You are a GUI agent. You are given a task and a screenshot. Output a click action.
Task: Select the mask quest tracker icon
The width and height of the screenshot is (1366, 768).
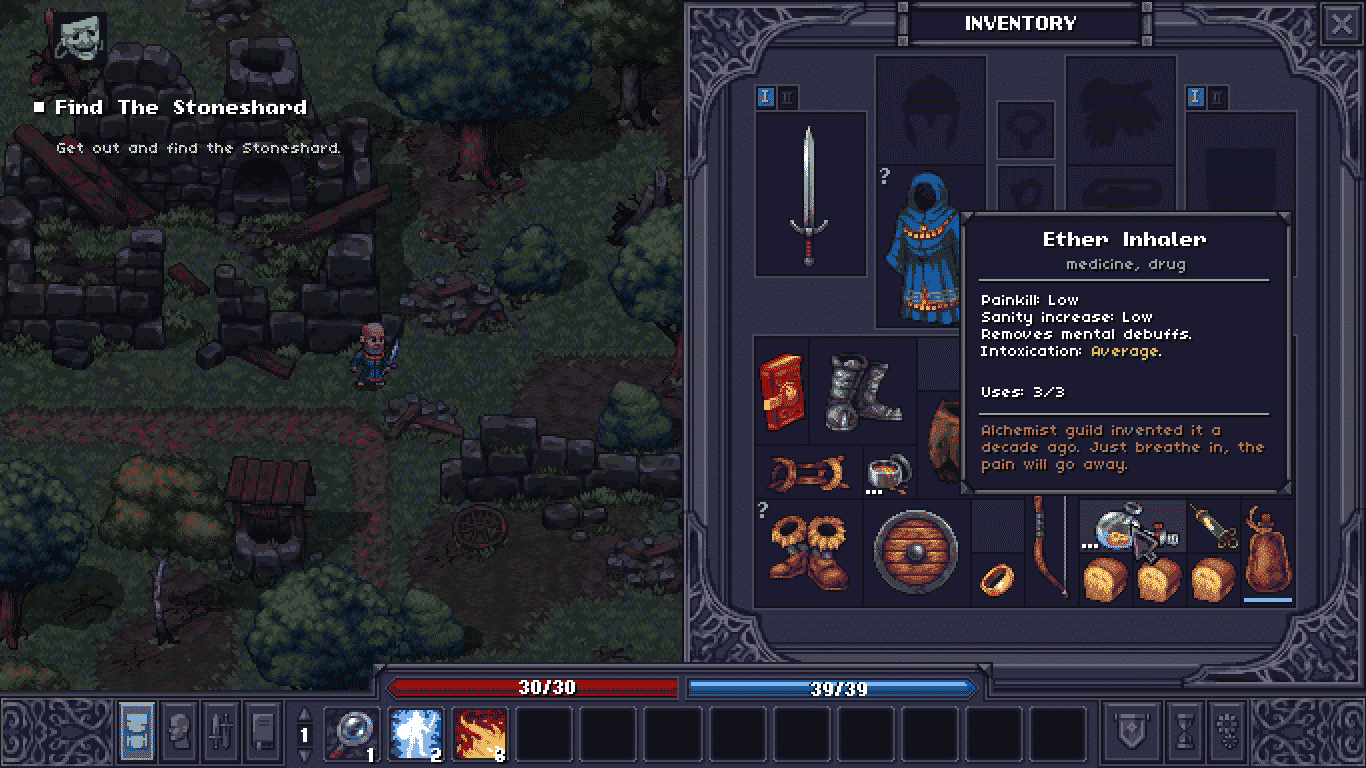[x=79, y=37]
